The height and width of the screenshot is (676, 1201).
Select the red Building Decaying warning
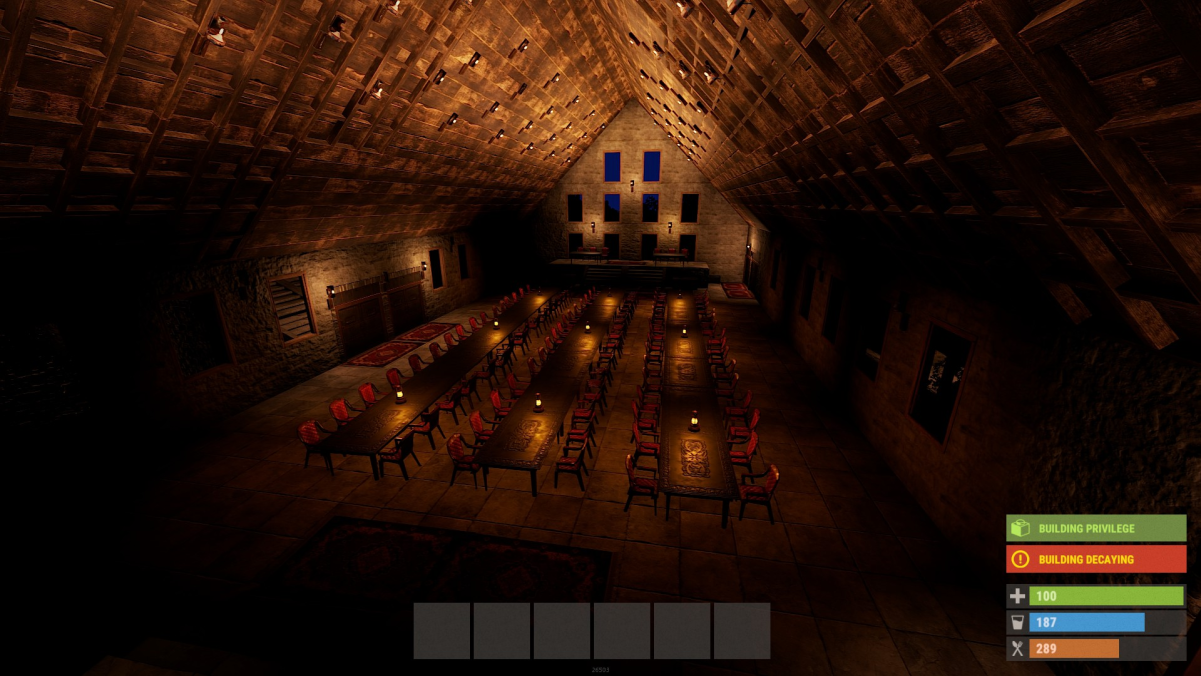tap(1096, 559)
